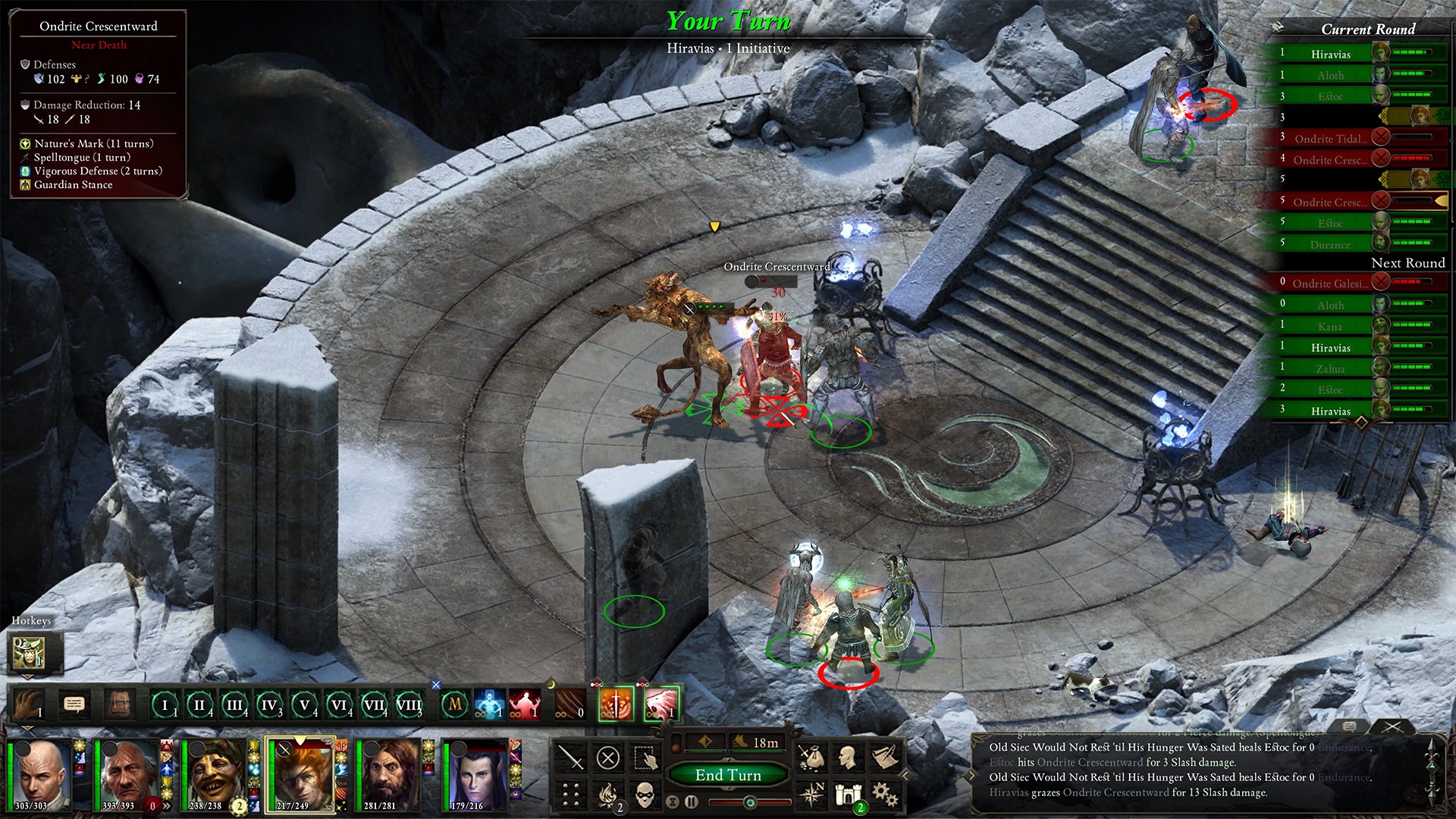Open the character sheet head icon
Screen dimensions: 1456x819
coord(847,756)
